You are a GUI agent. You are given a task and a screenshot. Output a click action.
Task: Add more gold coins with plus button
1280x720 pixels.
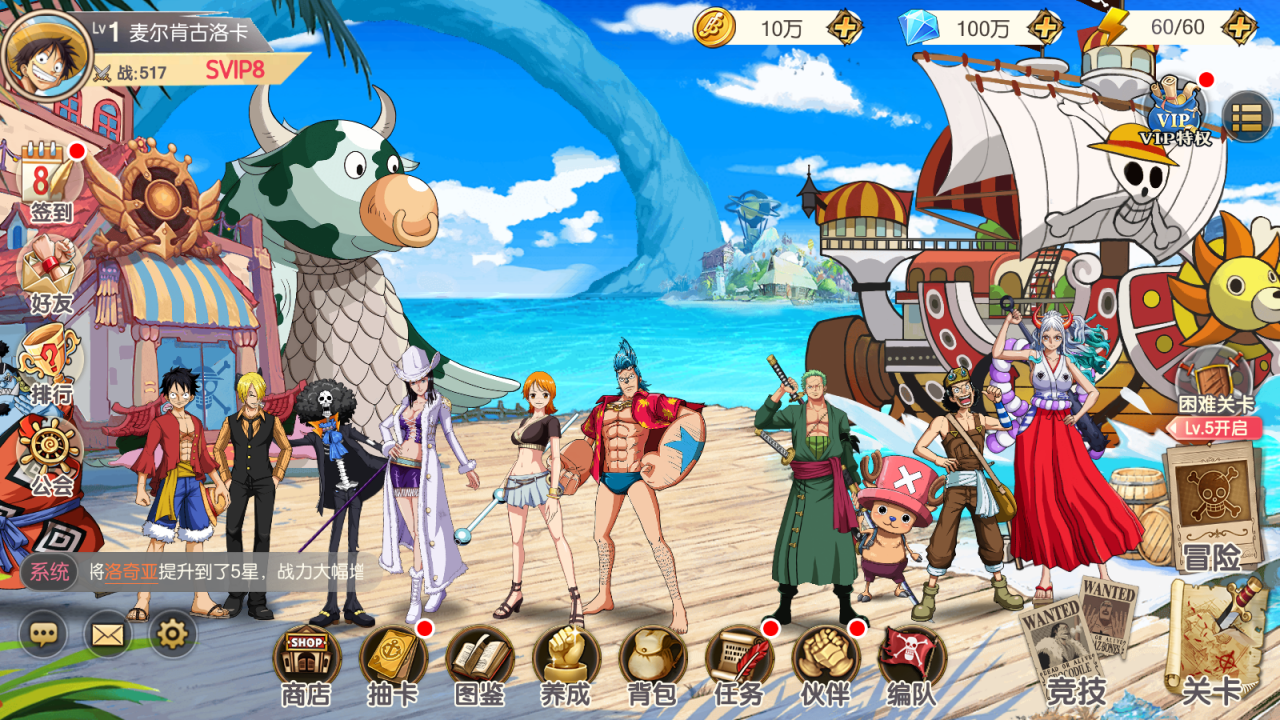pyautogui.click(x=845, y=28)
